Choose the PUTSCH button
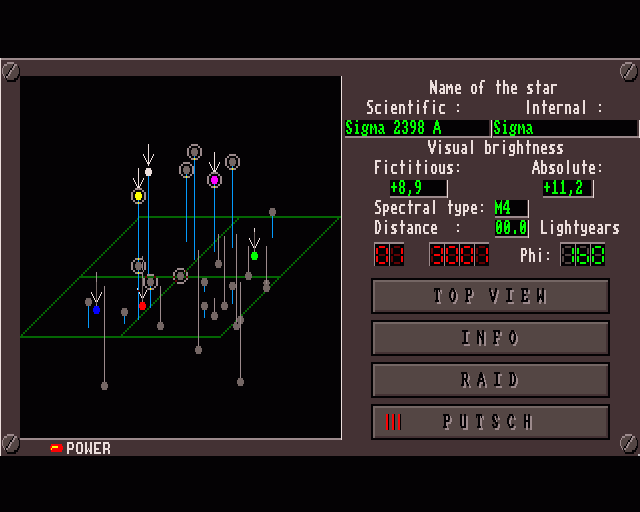Screen dimensions: 640x512 tap(490, 422)
